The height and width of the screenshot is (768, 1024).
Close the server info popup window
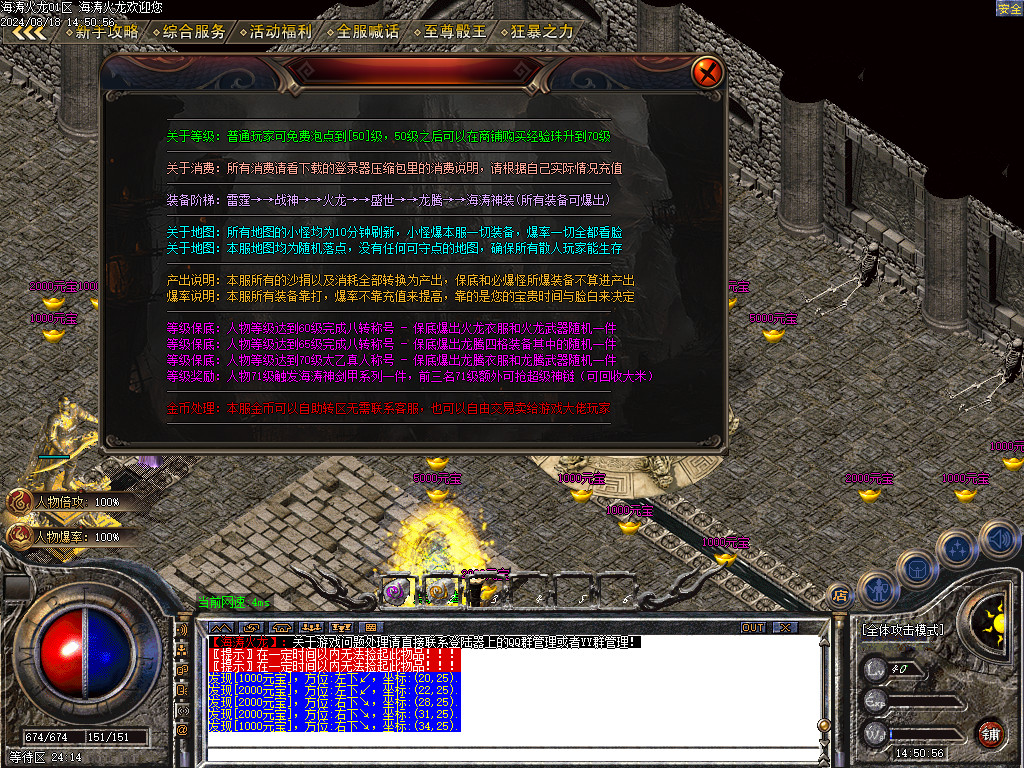pos(707,72)
